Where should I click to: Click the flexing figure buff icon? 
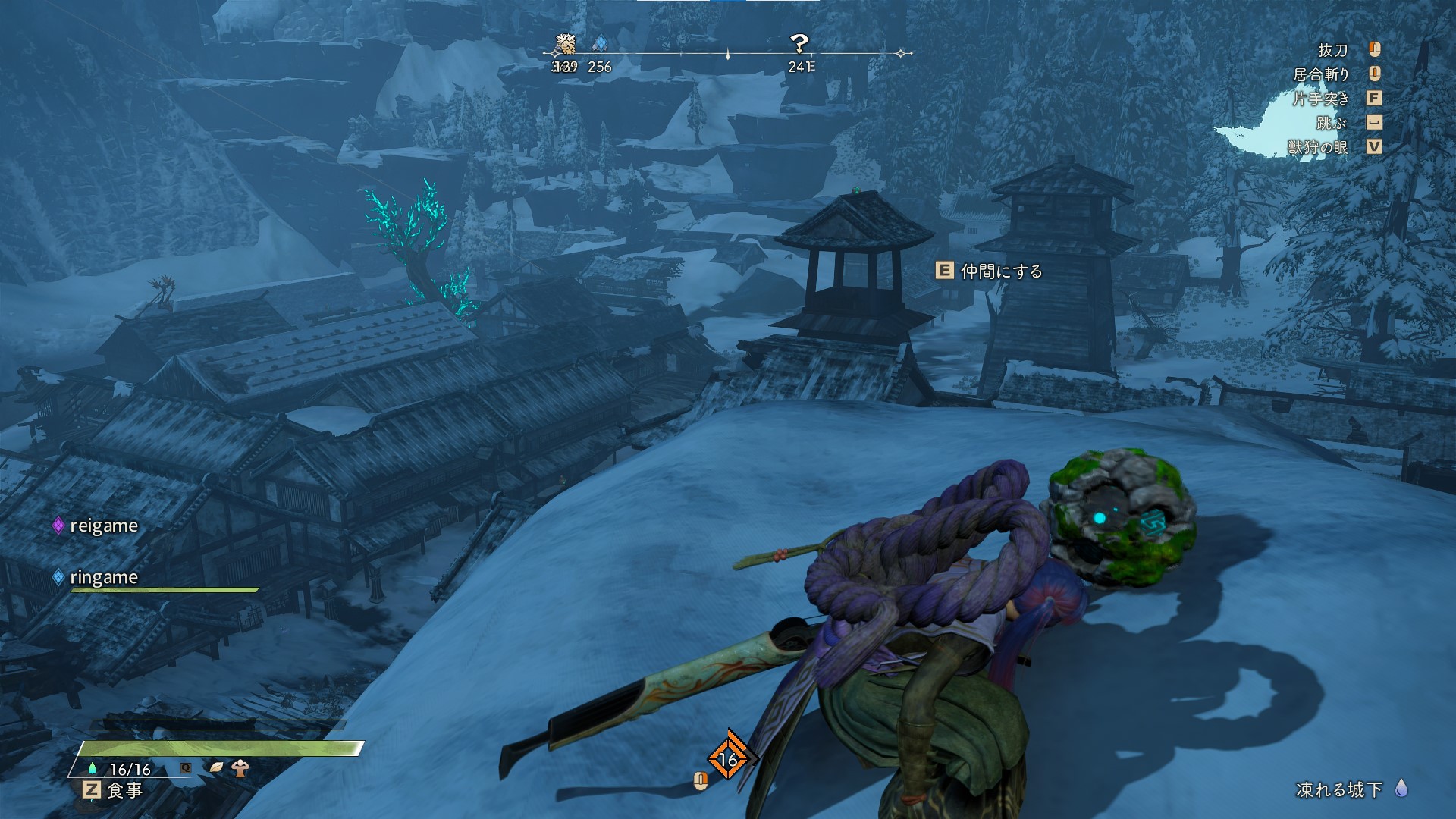click(x=240, y=768)
